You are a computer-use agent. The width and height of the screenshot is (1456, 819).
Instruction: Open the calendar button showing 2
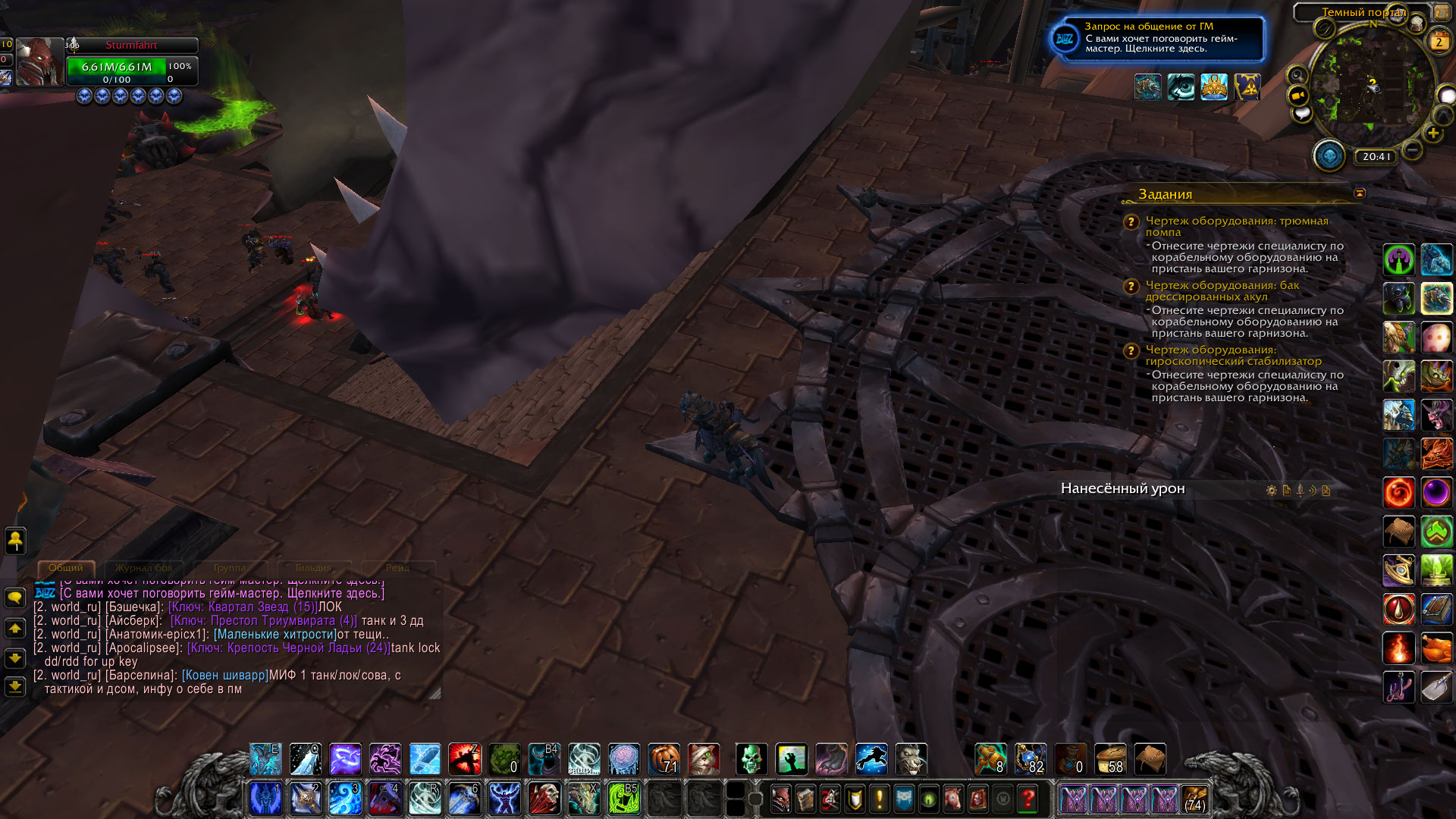click(1438, 42)
